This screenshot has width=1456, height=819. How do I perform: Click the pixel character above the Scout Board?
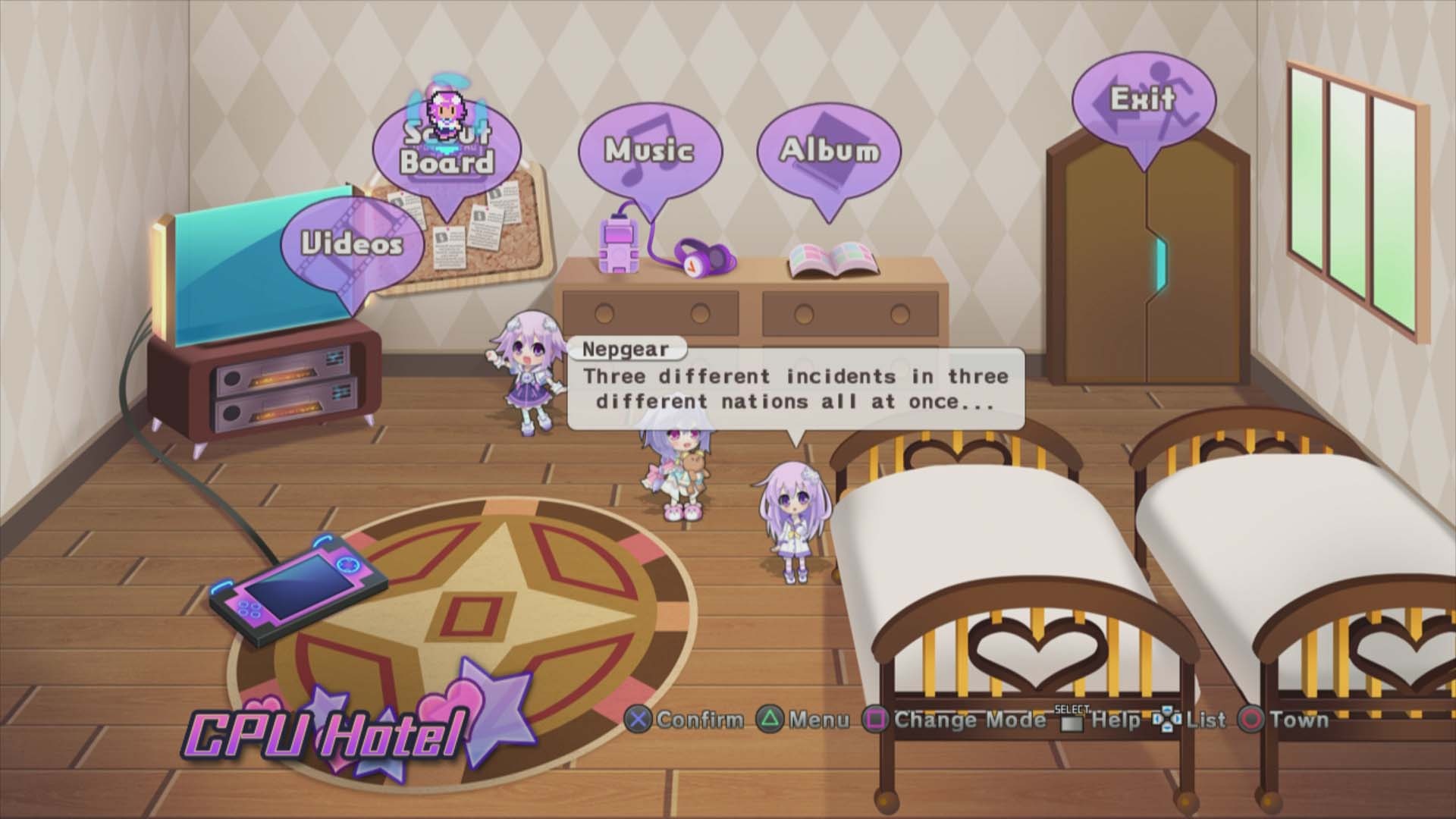point(445,106)
